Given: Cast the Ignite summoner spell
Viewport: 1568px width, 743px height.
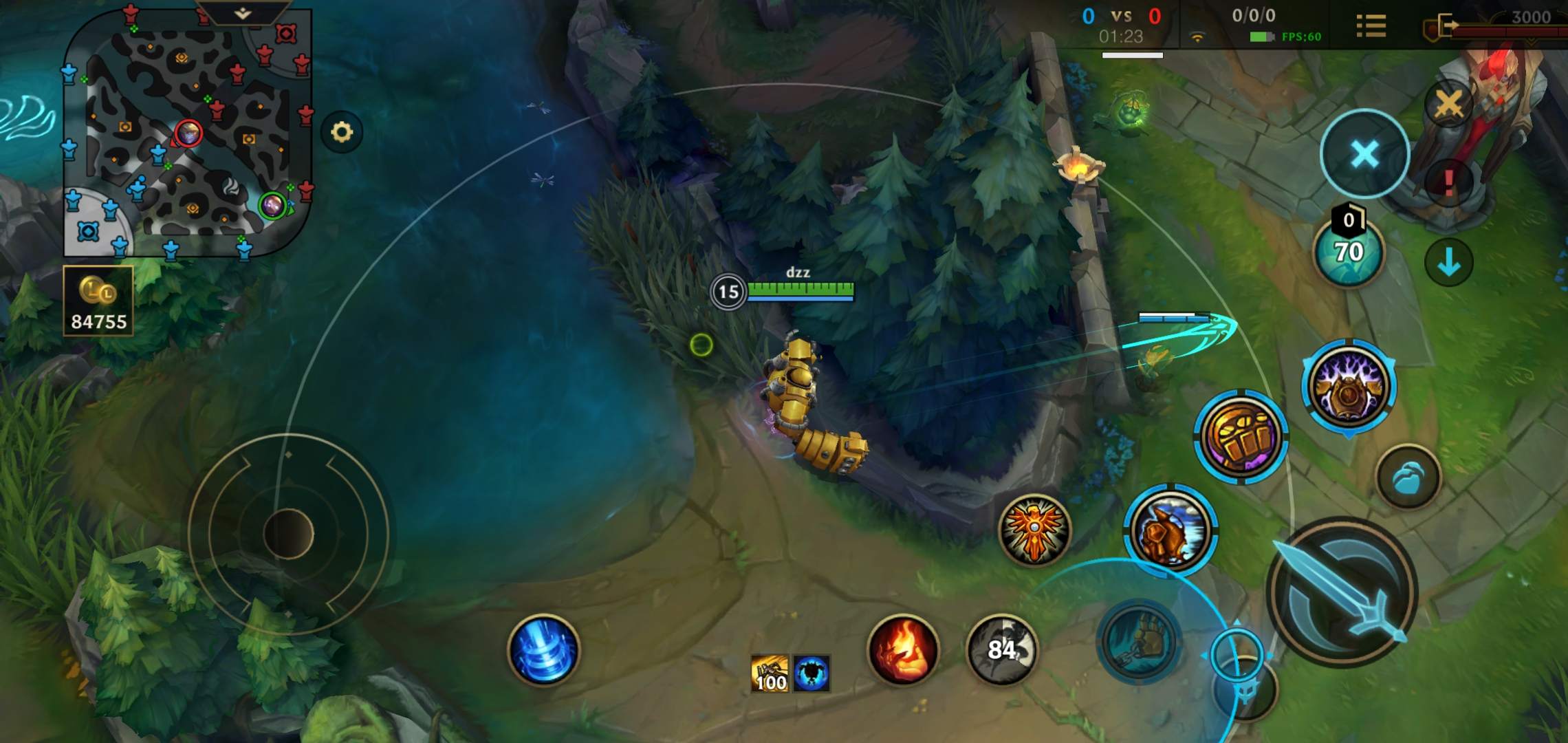Looking at the screenshot, I should click(x=903, y=650).
